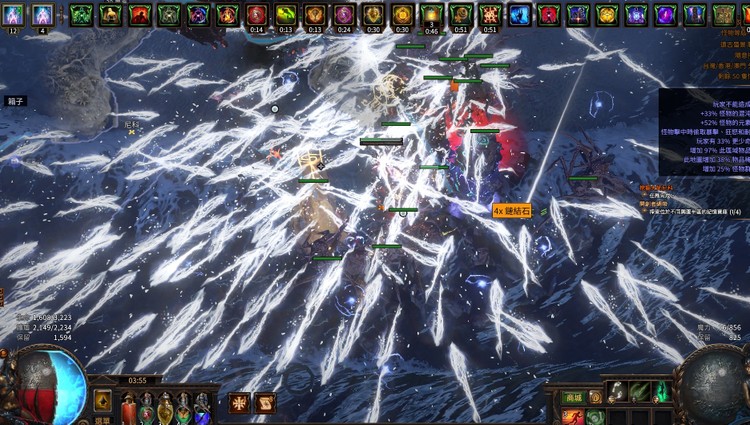Open the 商城 shop button
Image resolution: width=750 pixels, height=425 pixels.
572,399
